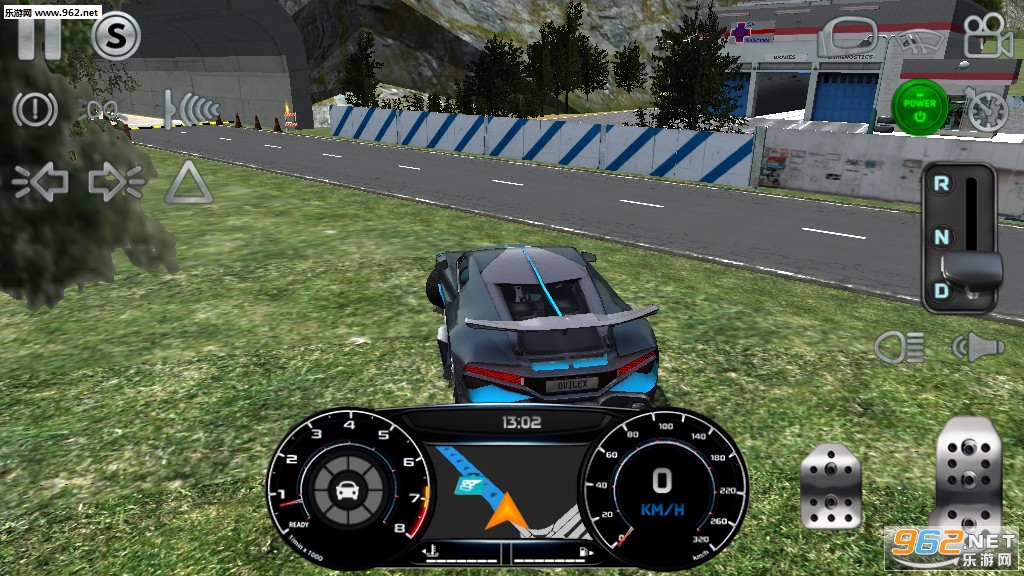This screenshot has width=1024, height=576.
Task: Turn on the right turn signal
Action: click(115, 181)
